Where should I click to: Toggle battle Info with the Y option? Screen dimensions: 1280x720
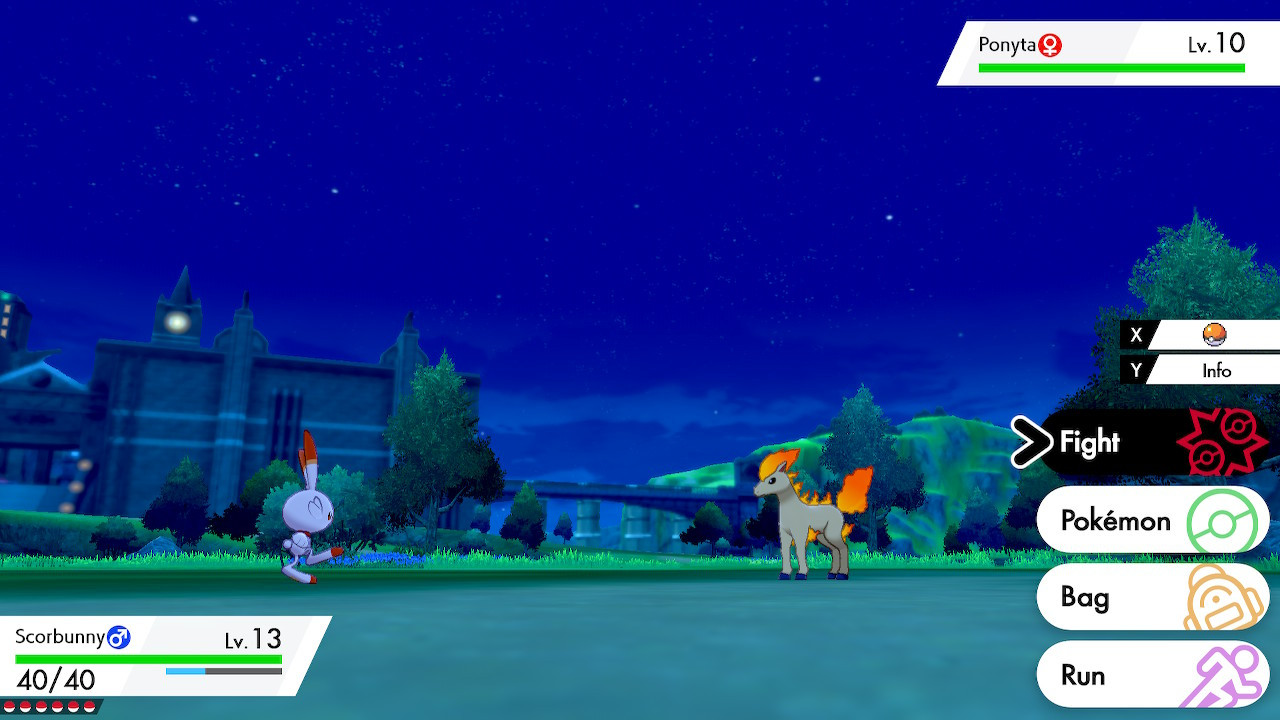pos(1217,370)
